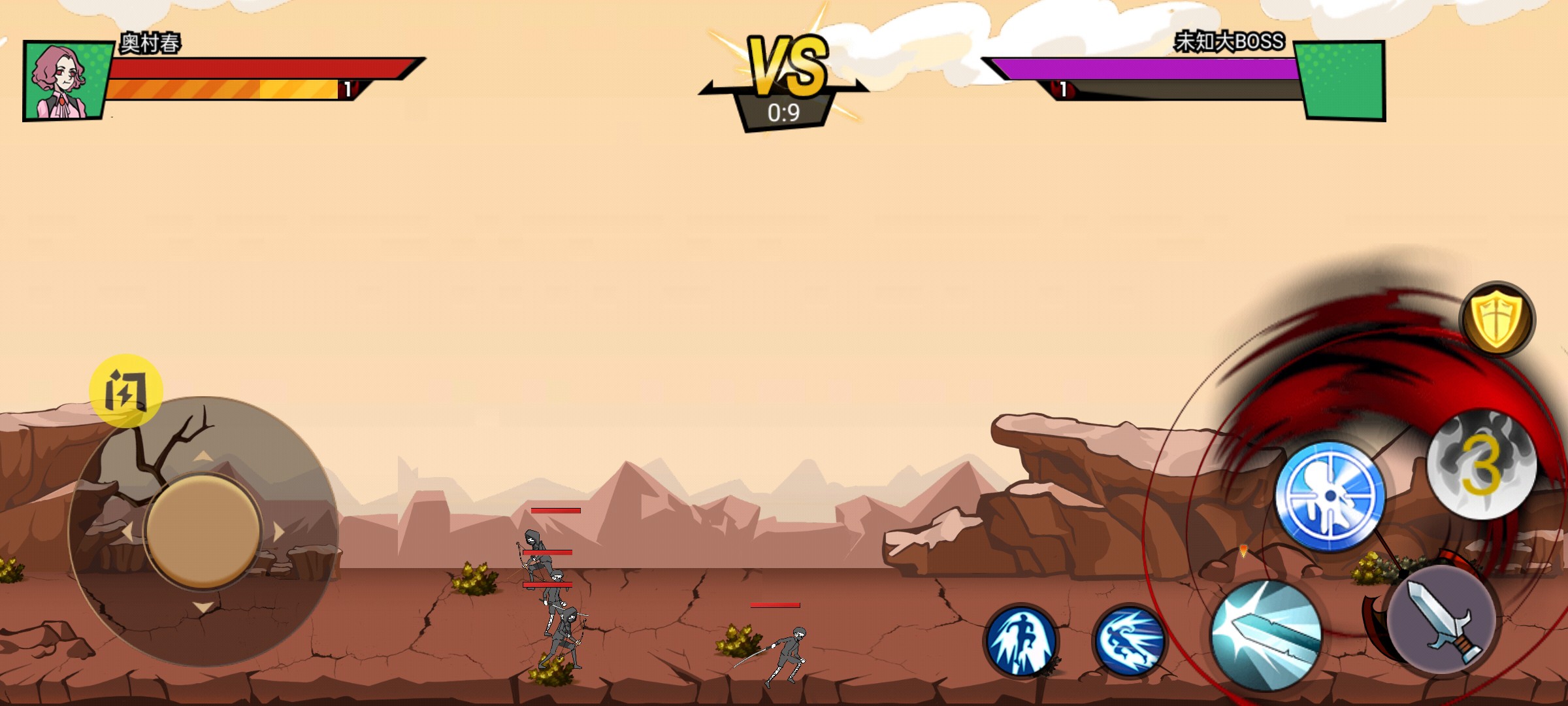Use the blue flying dash-kick skill

pos(1129,641)
